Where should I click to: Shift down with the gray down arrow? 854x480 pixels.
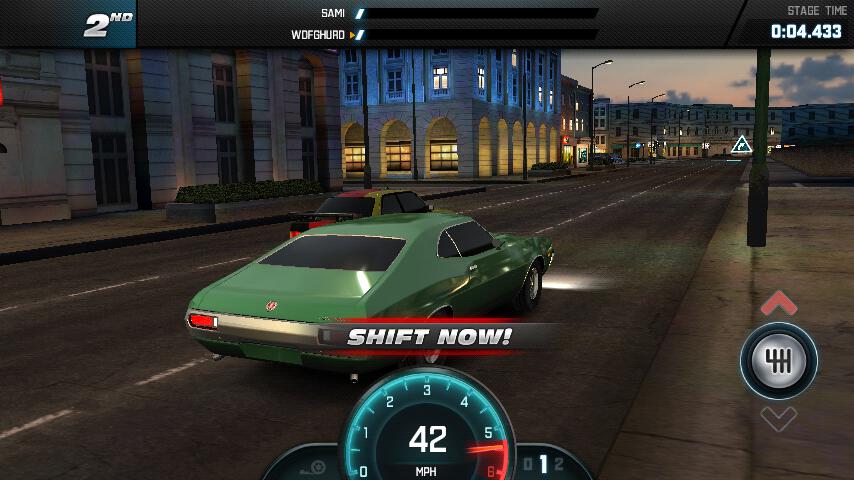[779, 418]
